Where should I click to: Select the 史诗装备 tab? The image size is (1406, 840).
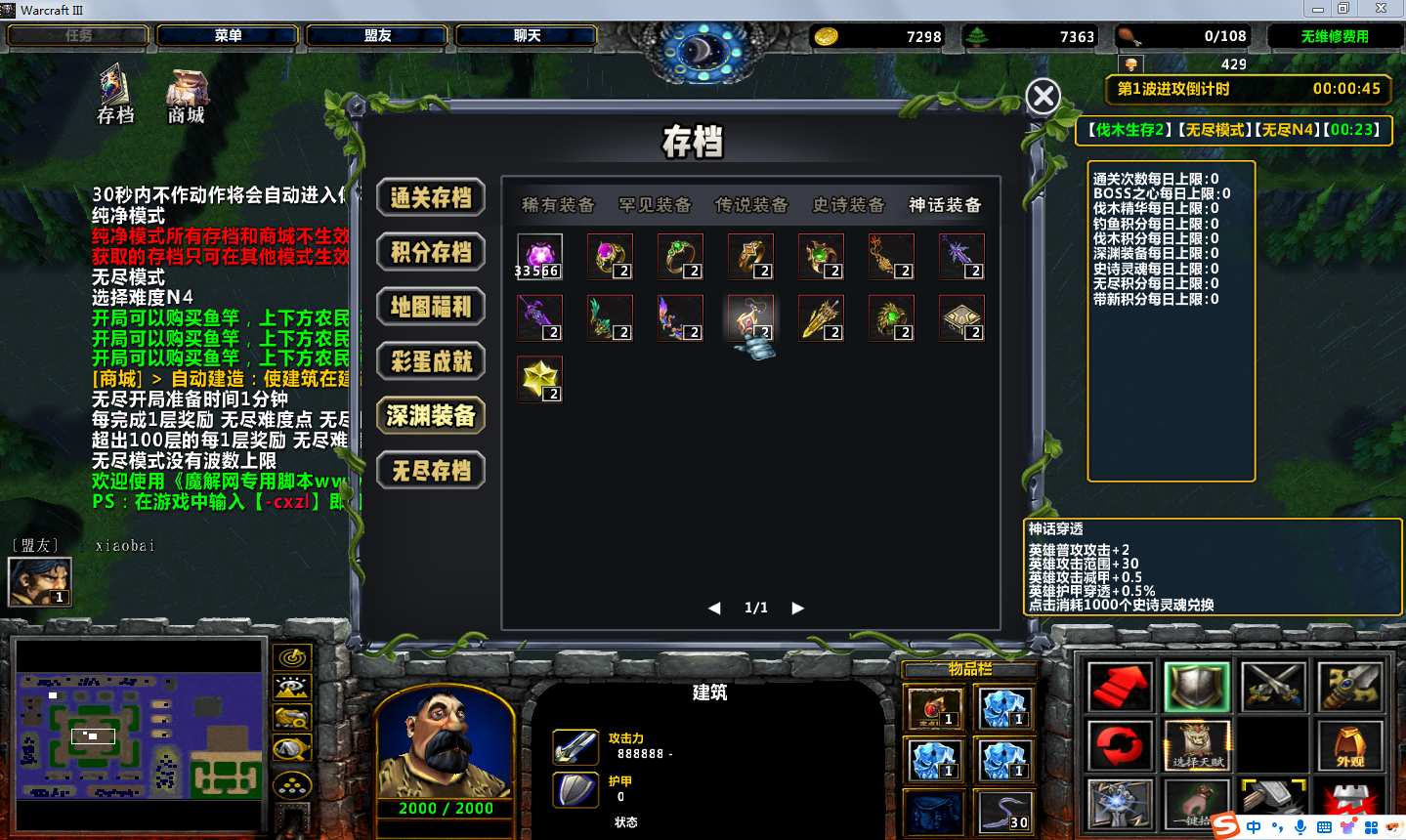[x=848, y=205]
